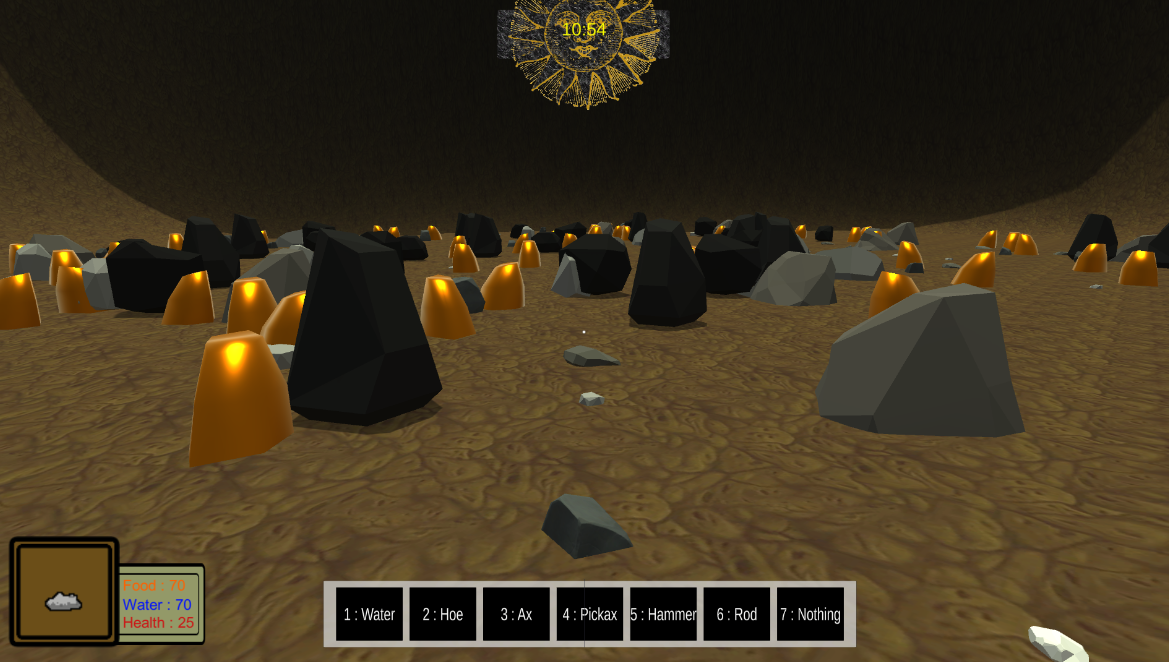Click the held stone item box

click(x=64, y=592)
